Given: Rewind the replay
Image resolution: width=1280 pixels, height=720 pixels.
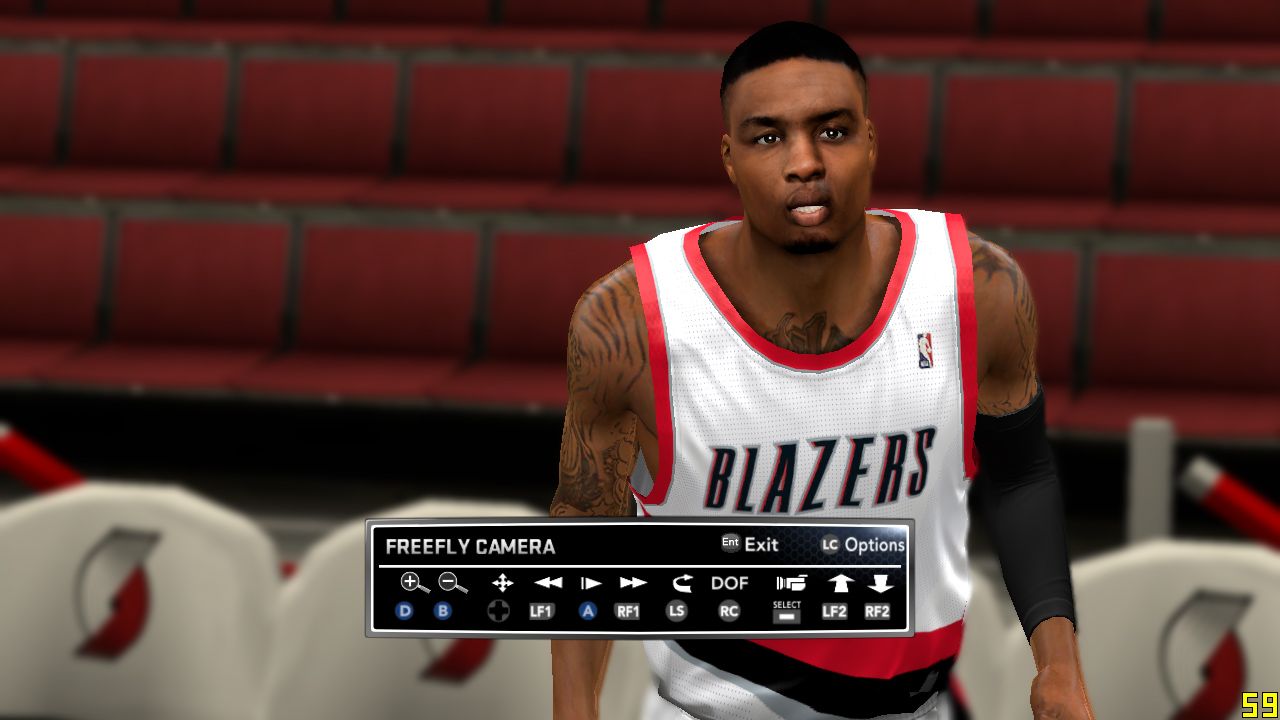Looking at the screenshot, I should coord(547,583).
